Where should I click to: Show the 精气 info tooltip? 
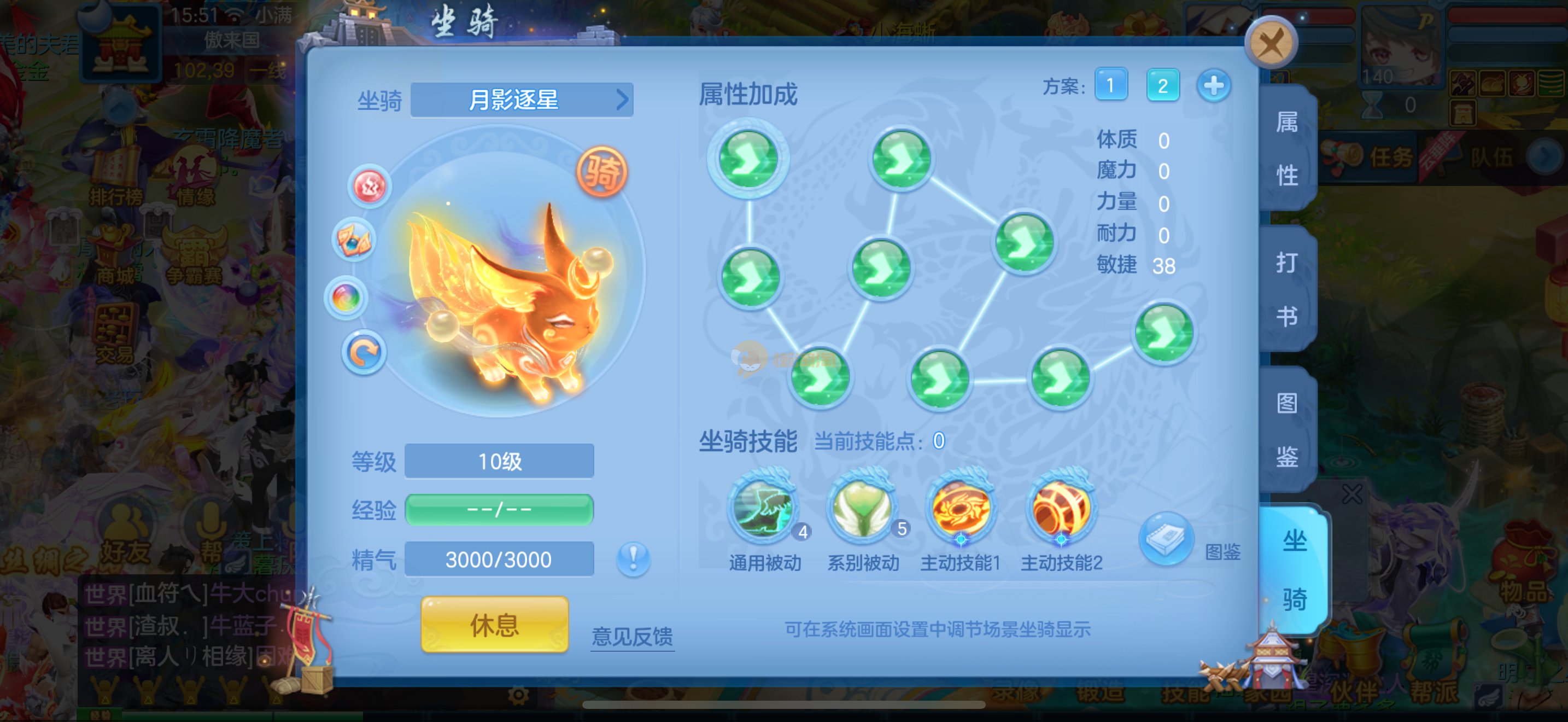pyautogui.click(x=633, y=559)
